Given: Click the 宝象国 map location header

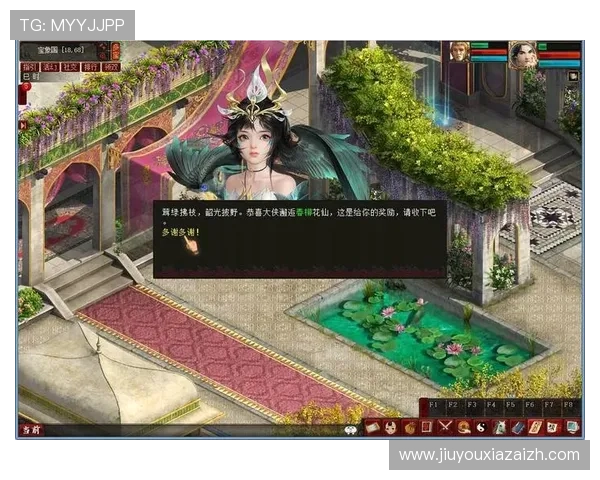Looking at the screenshot, I should [60, 49].
